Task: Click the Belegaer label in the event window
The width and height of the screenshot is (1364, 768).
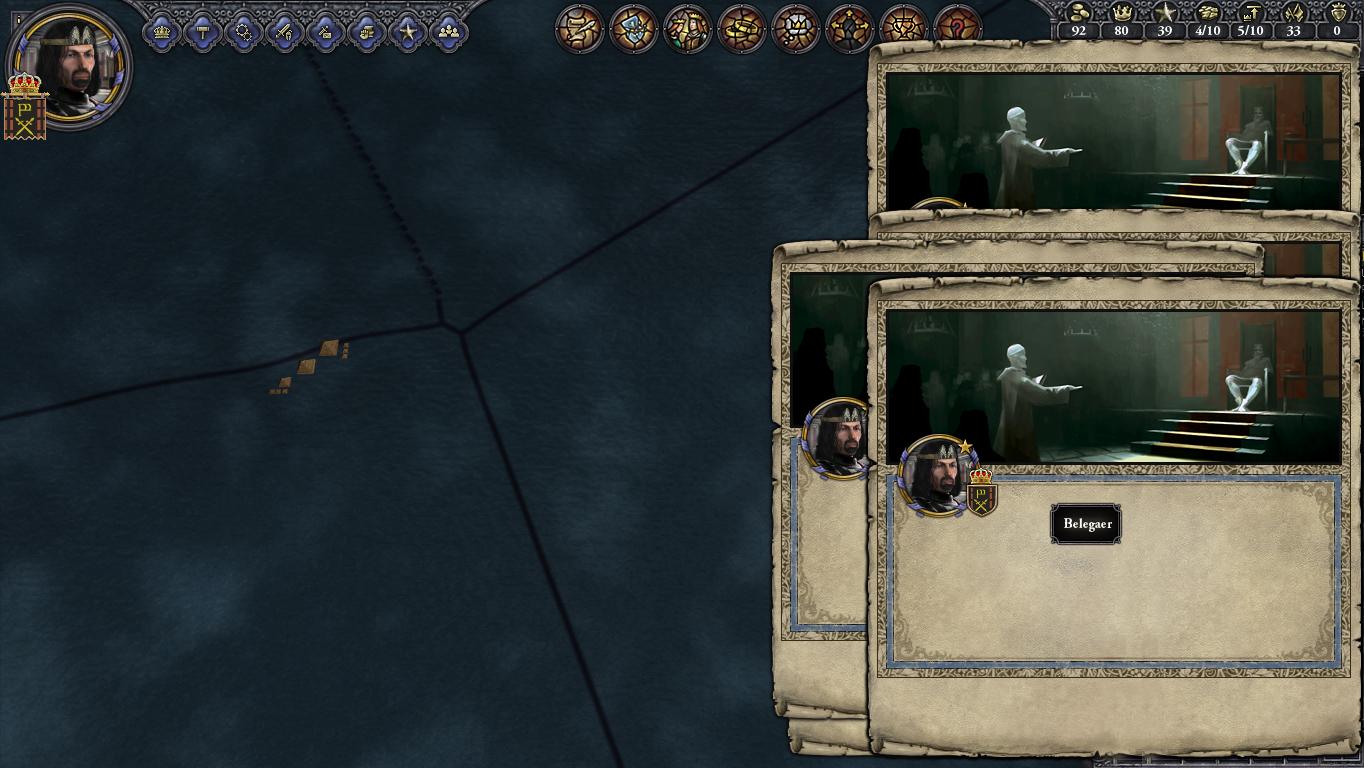Action: pos(1086,524)
